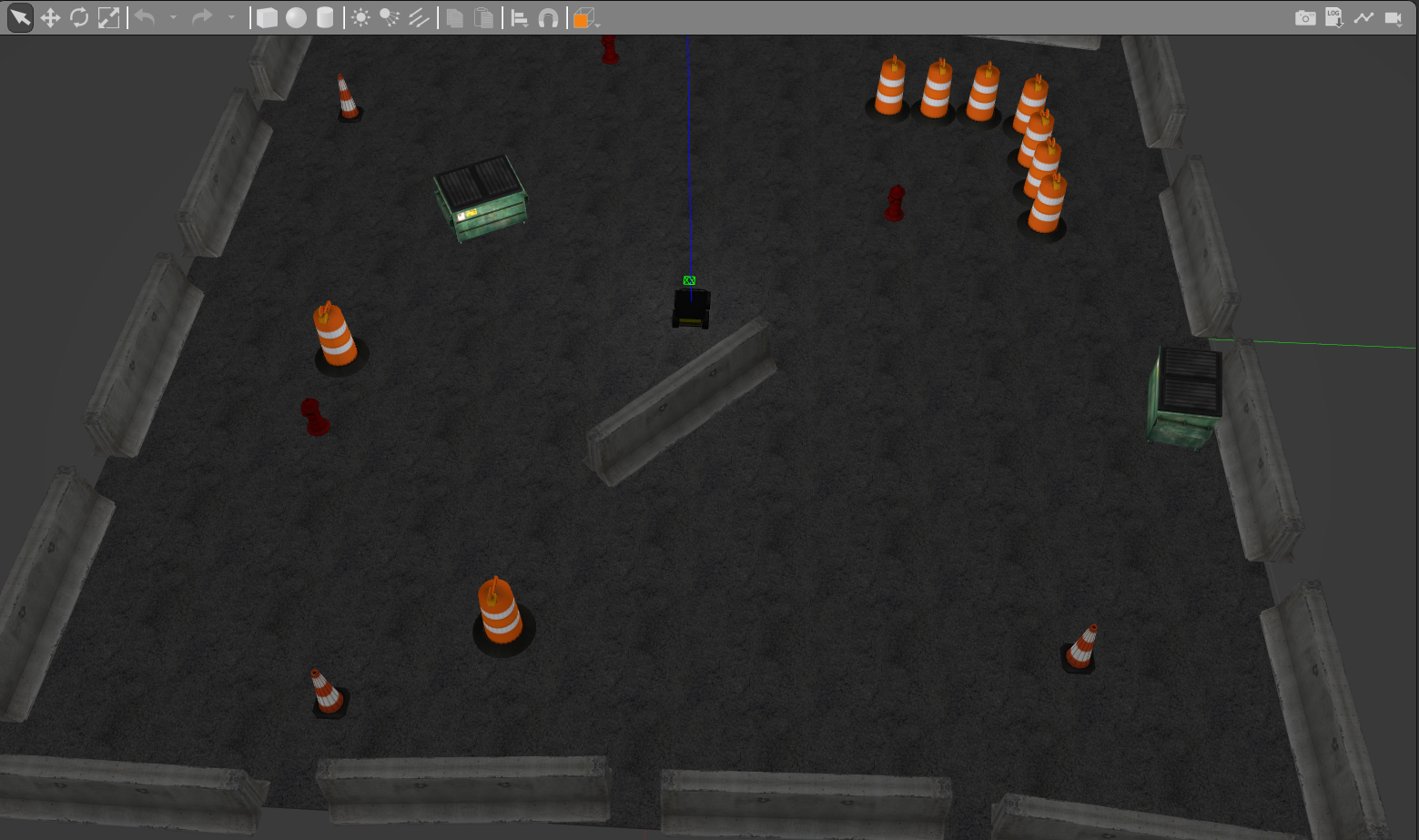Enable the snap tool
1419x840 pixels.
click(x=551, y=17)
